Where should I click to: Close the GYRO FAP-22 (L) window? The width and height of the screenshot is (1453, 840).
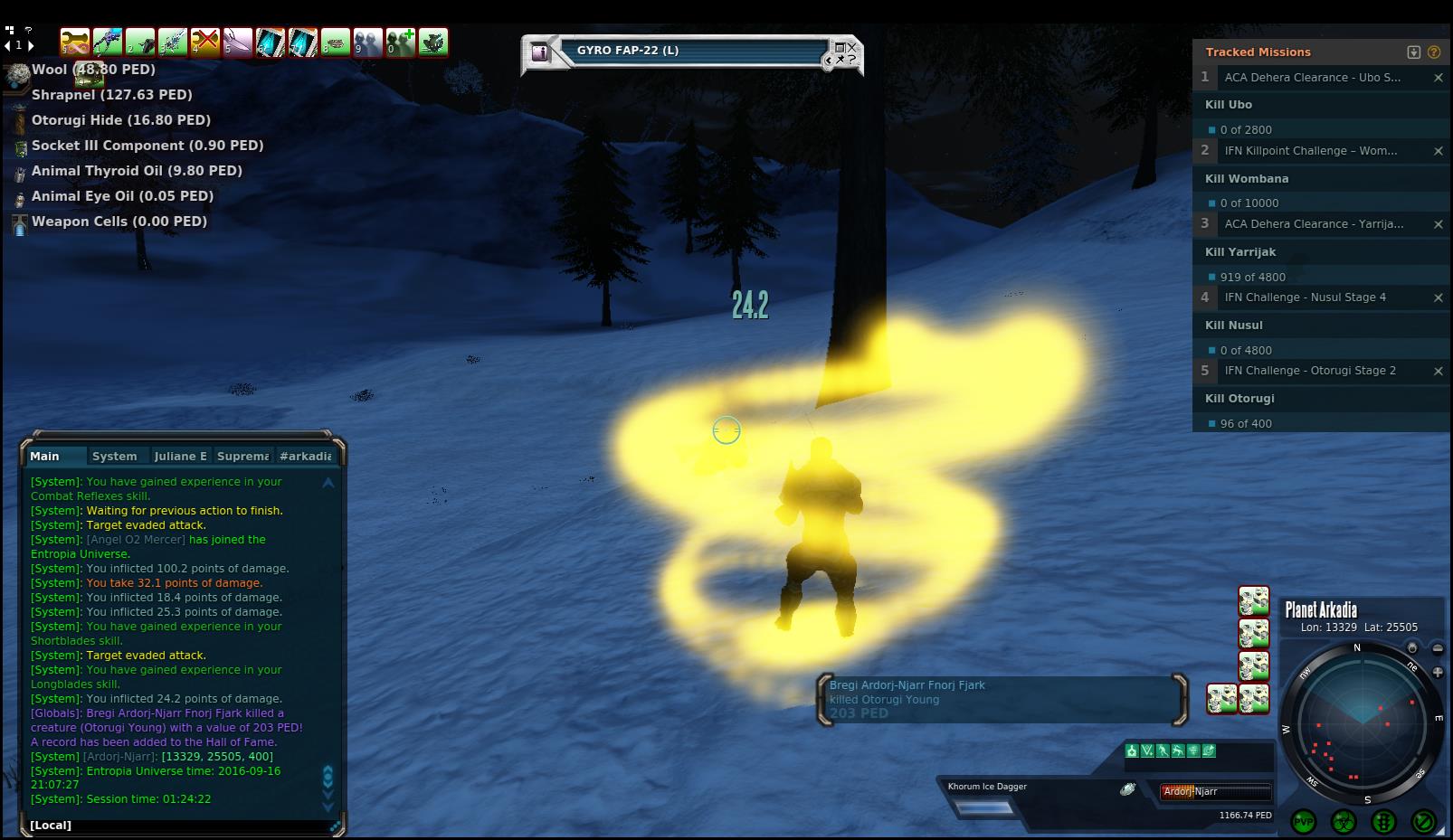pyautogui.click(x=852, y=47)
